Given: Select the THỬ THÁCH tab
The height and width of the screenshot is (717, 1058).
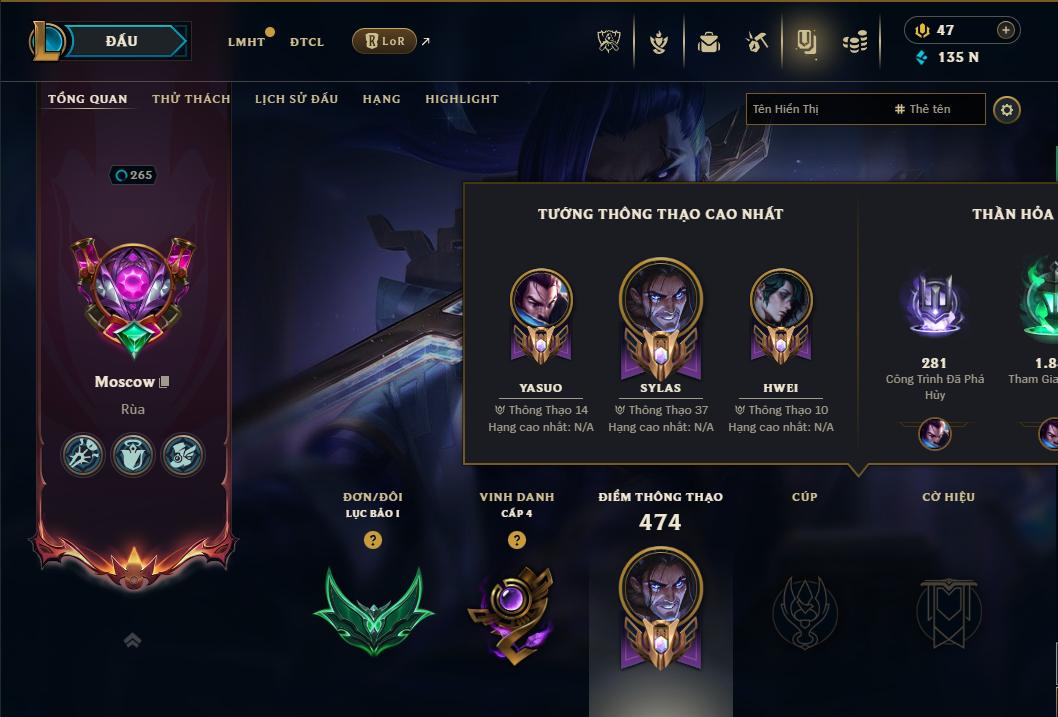Looking at the screenshot, I should tap(191, 99).
